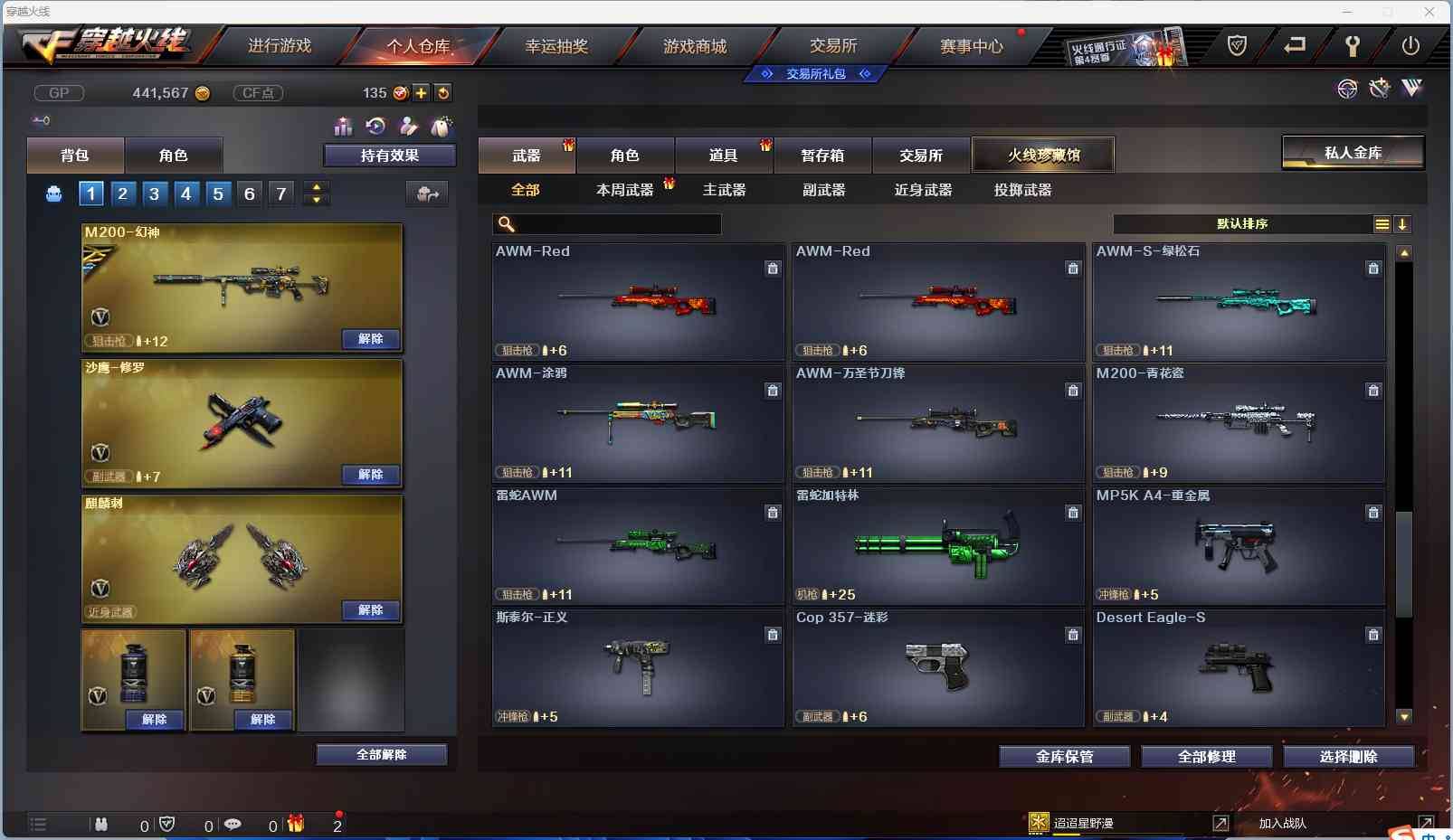Click the gift notification icon in the status bar
Viewport: 1453px width, 840px height.
(x=294, y=825)
